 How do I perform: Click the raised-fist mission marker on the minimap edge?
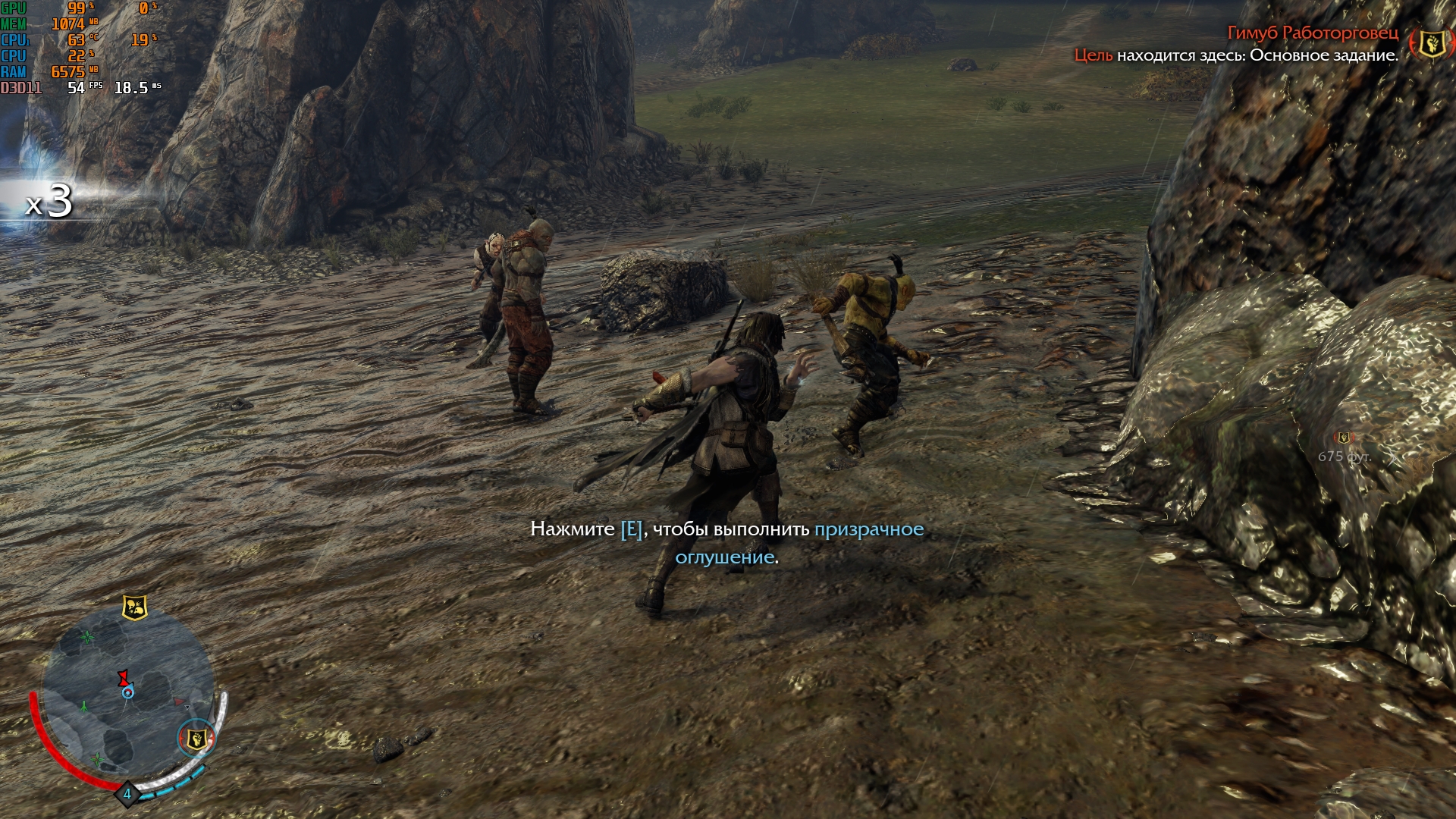pyautogui.click(x=196, y=738)
